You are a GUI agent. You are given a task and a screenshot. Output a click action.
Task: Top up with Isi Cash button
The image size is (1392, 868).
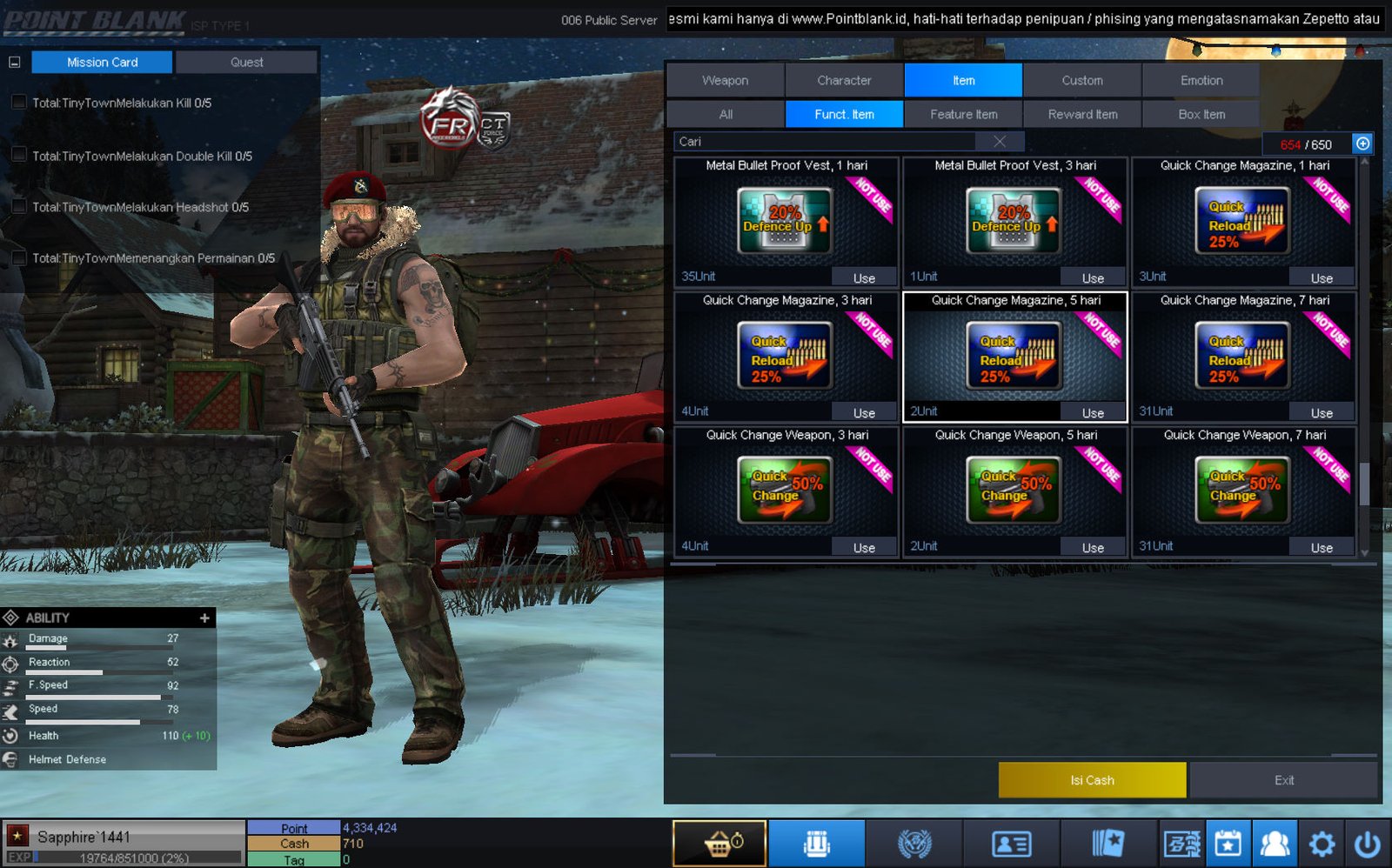[1092, 780]
